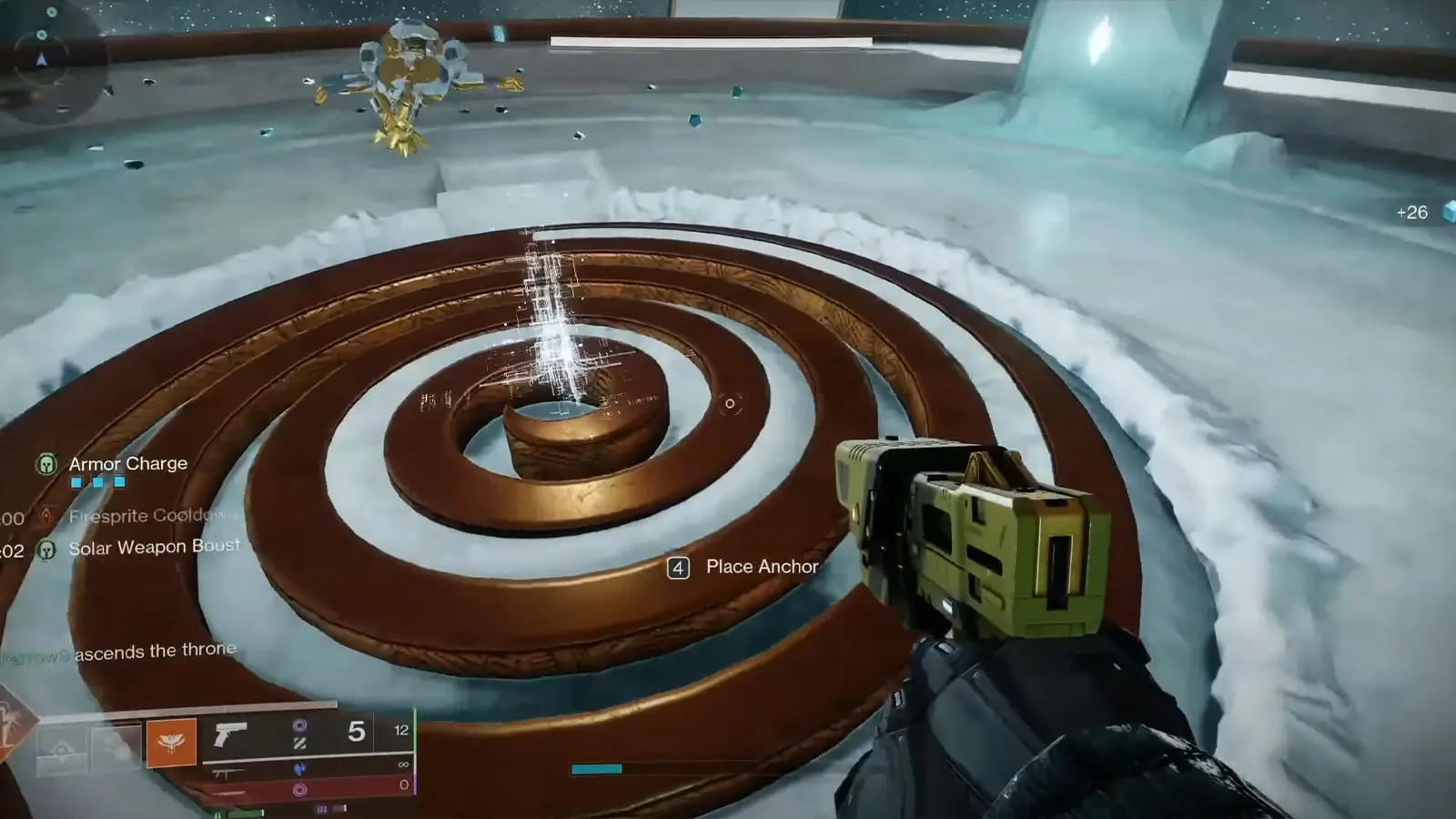Click the sidearm ammo count showing 5

pos(356,730)
